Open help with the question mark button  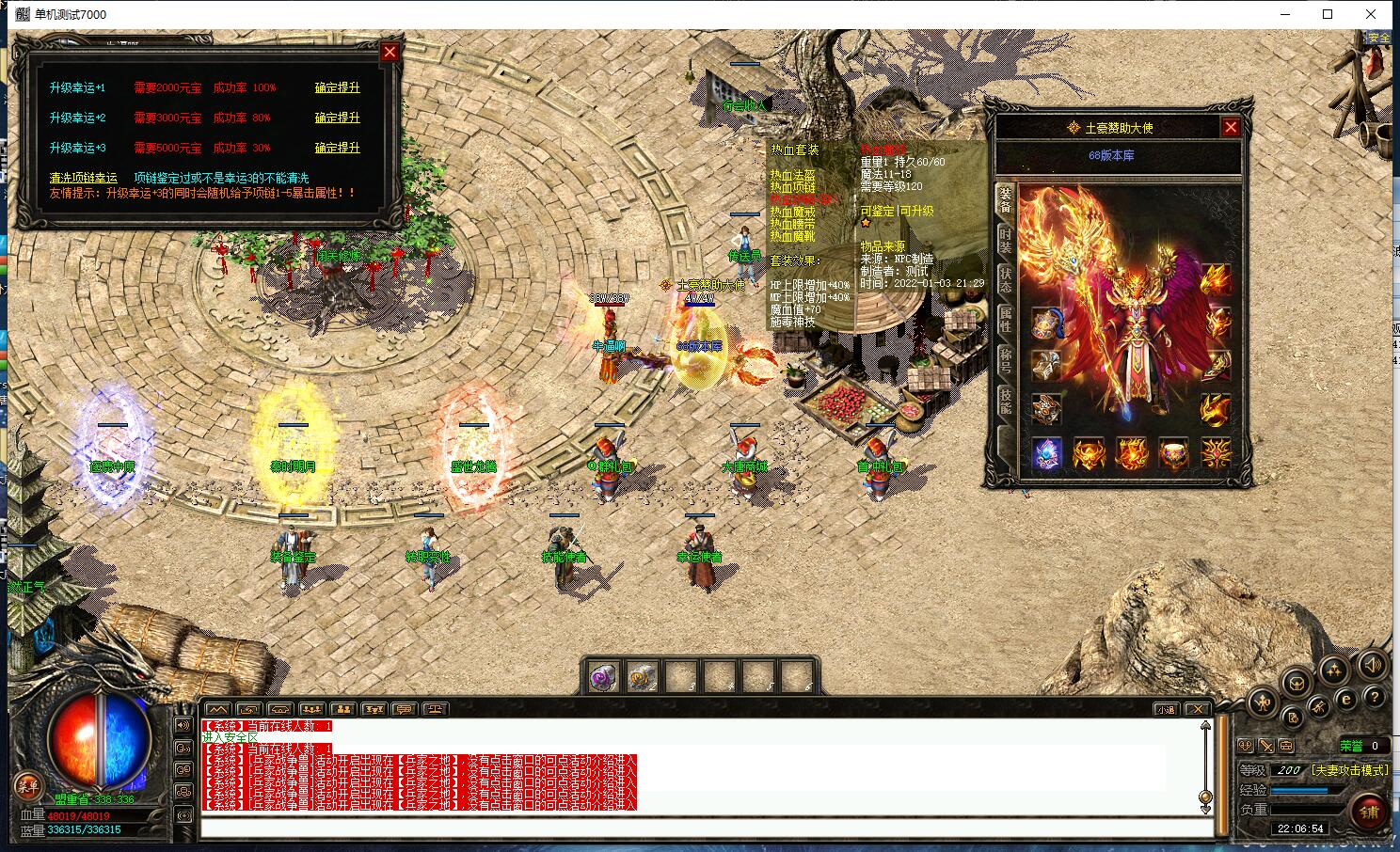[1374, 698]
